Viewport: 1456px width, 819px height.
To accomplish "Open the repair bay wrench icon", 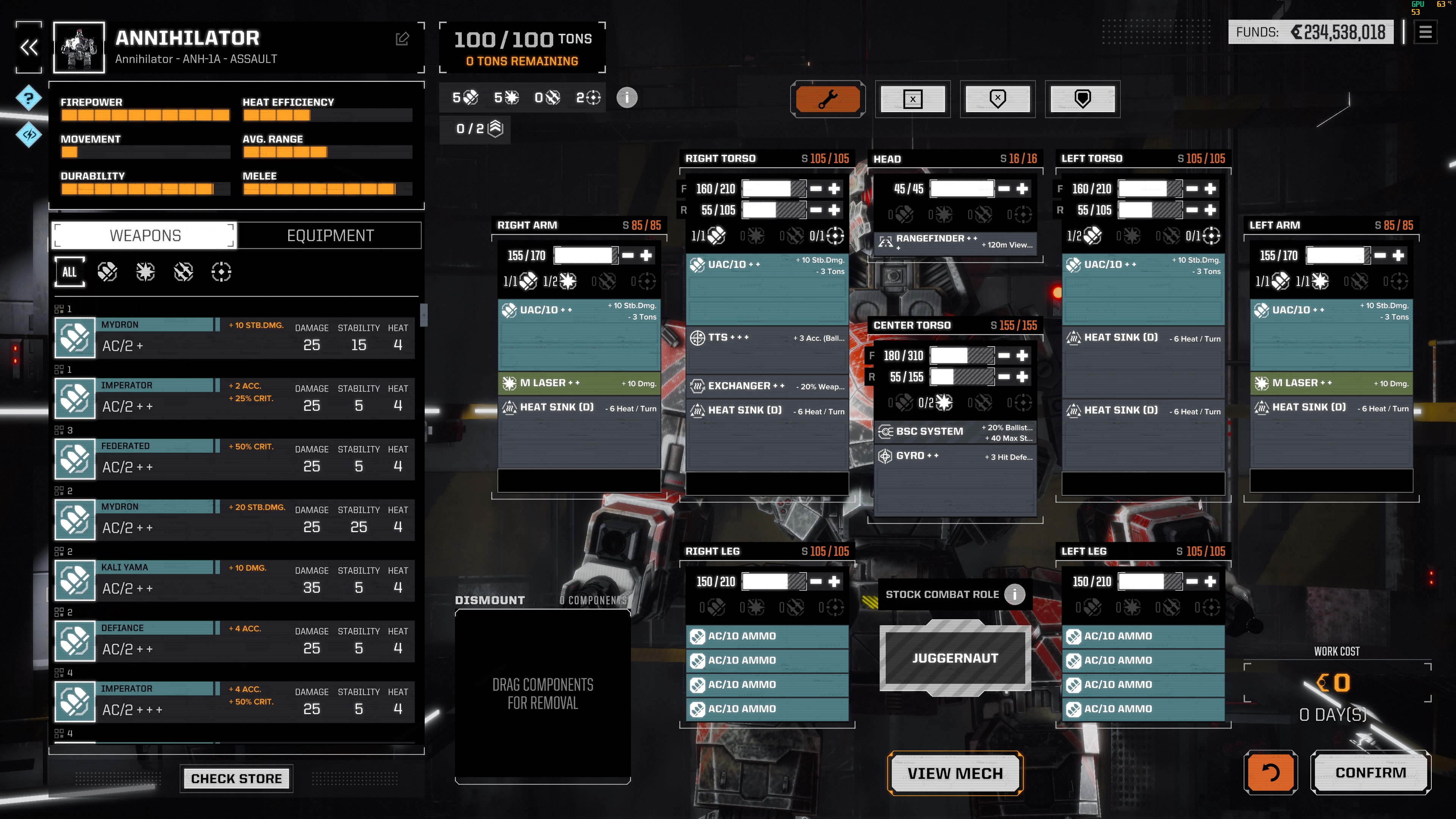I will pos(827,99).
